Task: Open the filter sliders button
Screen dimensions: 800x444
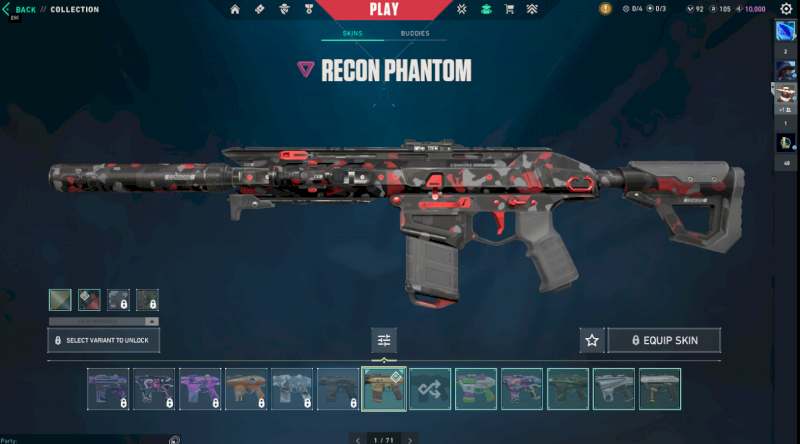Action: pyautogui.click(x=384, y=341)
